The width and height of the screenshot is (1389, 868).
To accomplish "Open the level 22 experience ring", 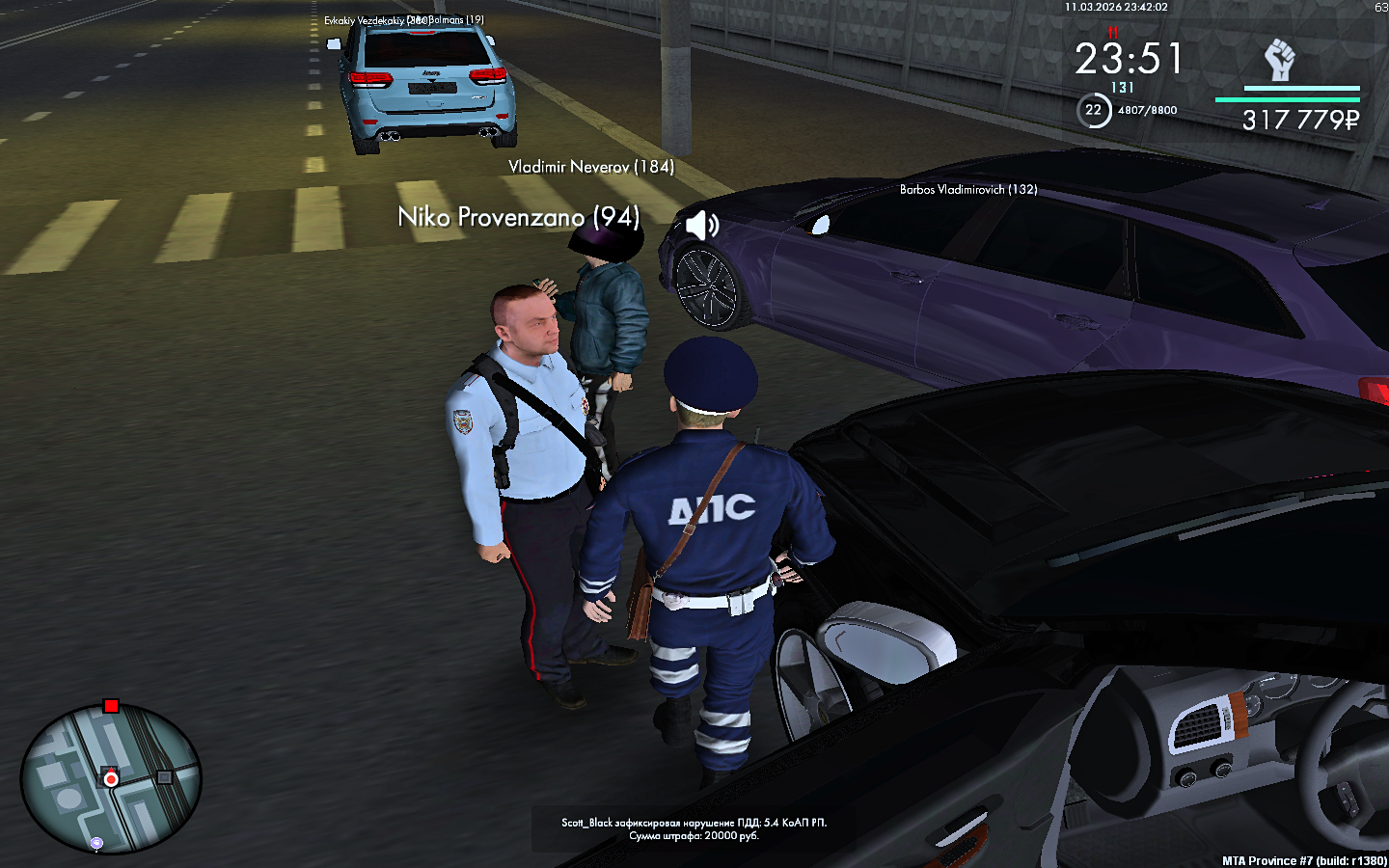I will pos(1093,110).
